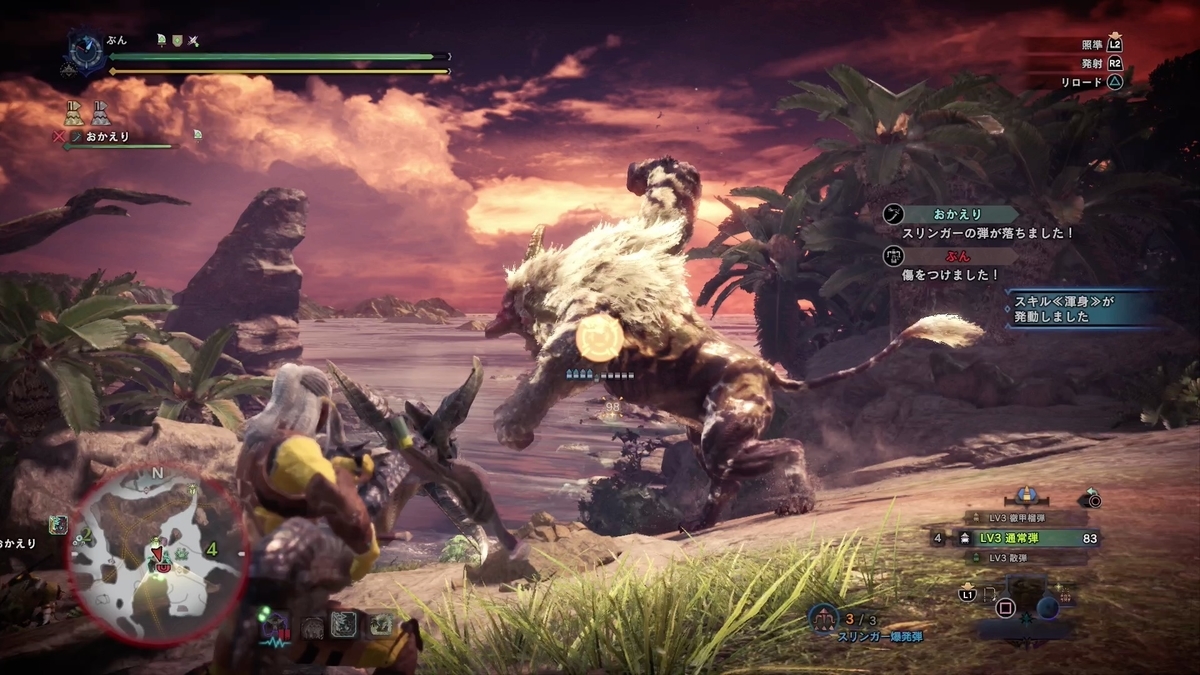Click the shield-shaped defense buff icon
The height and width of the screenshot is (675, 1200).
(177, 40)
